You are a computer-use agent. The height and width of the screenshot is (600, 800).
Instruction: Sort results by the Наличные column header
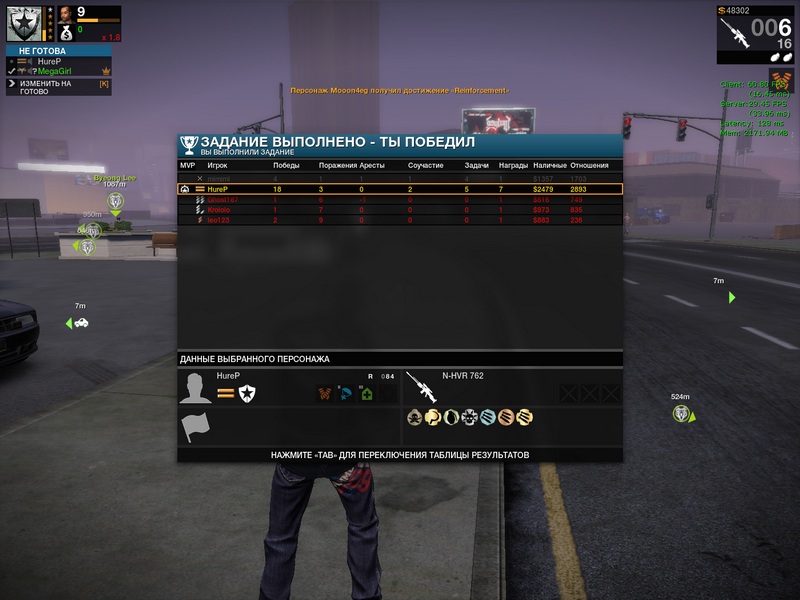click(549, 165)
